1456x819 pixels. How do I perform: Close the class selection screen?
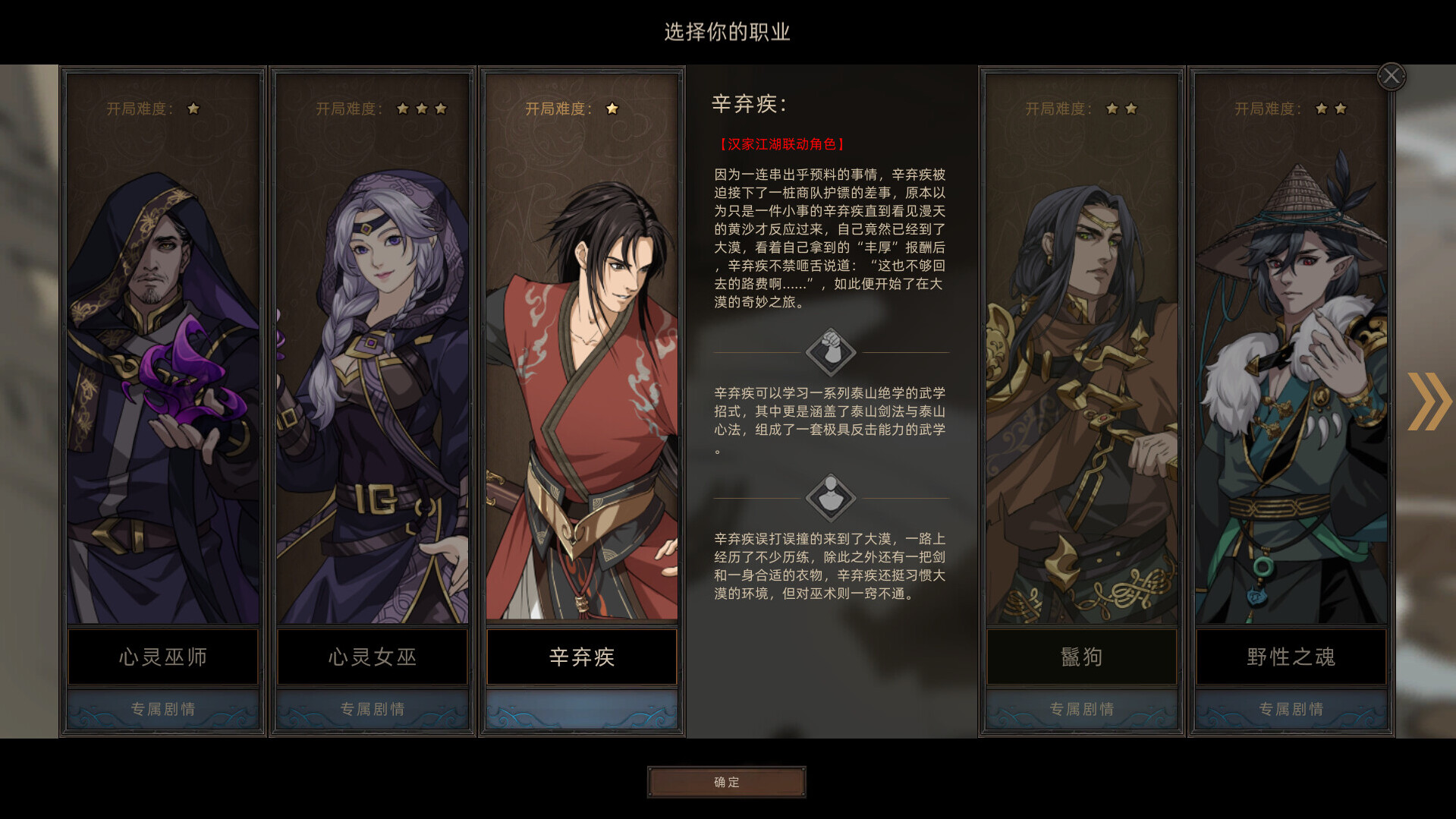click(1391, 76)
